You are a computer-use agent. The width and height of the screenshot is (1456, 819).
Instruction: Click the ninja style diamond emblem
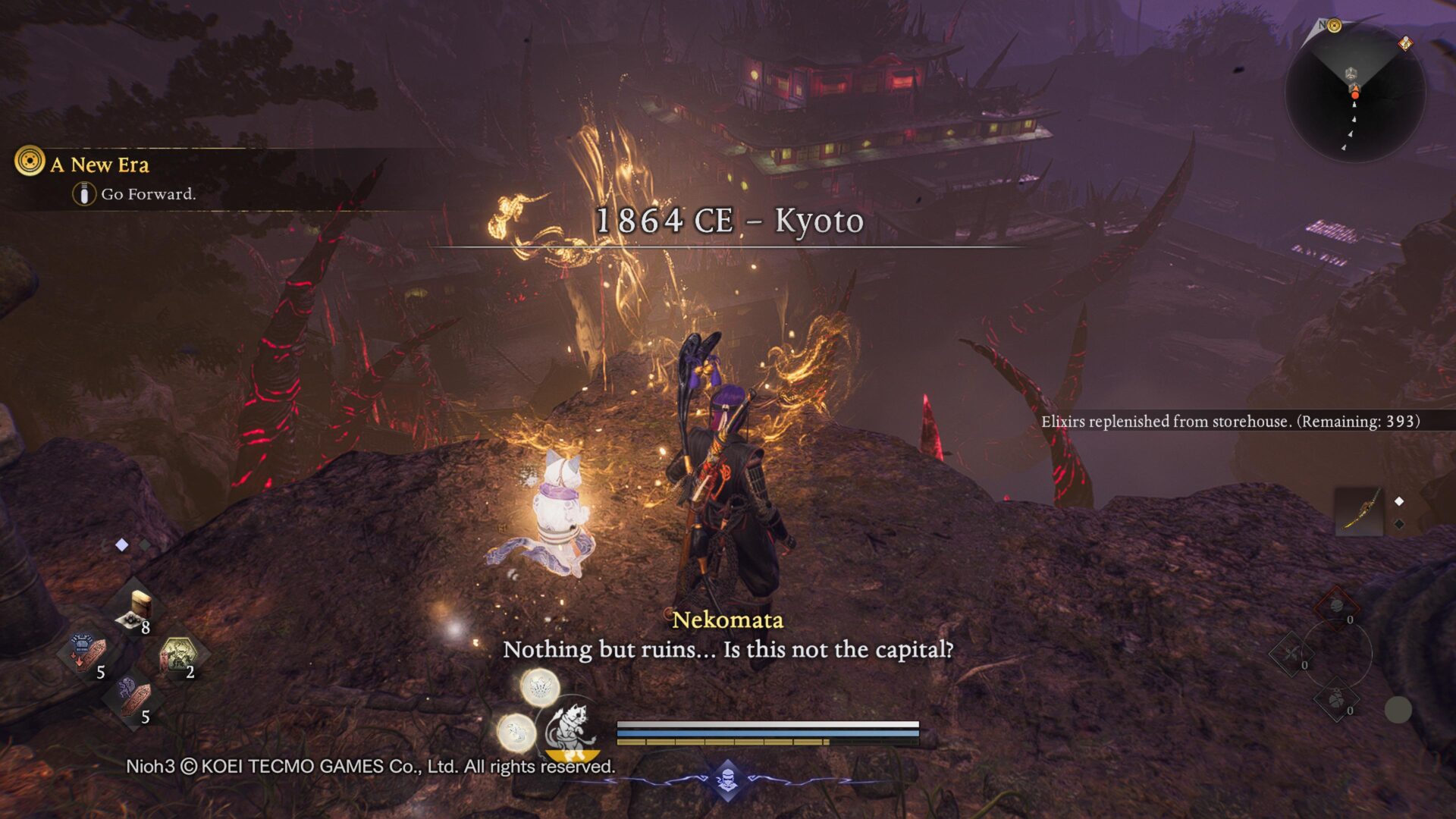(x=728, y=780)
